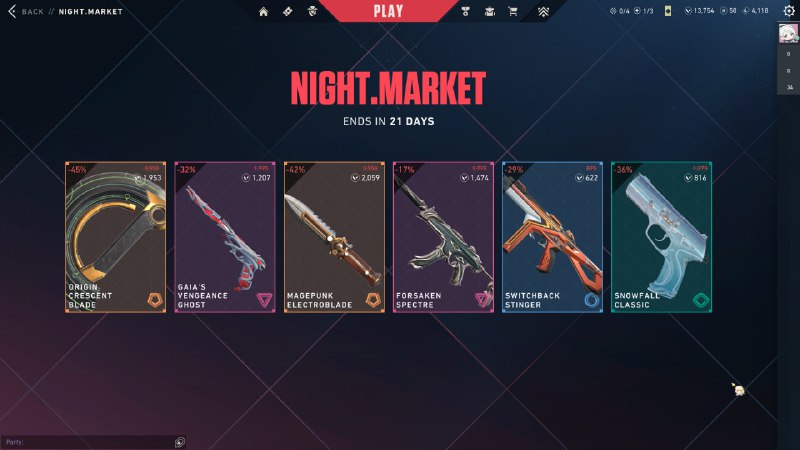Open the chat toggle icon beside Party box
The image size is (800, 450).
pos(179,441)
